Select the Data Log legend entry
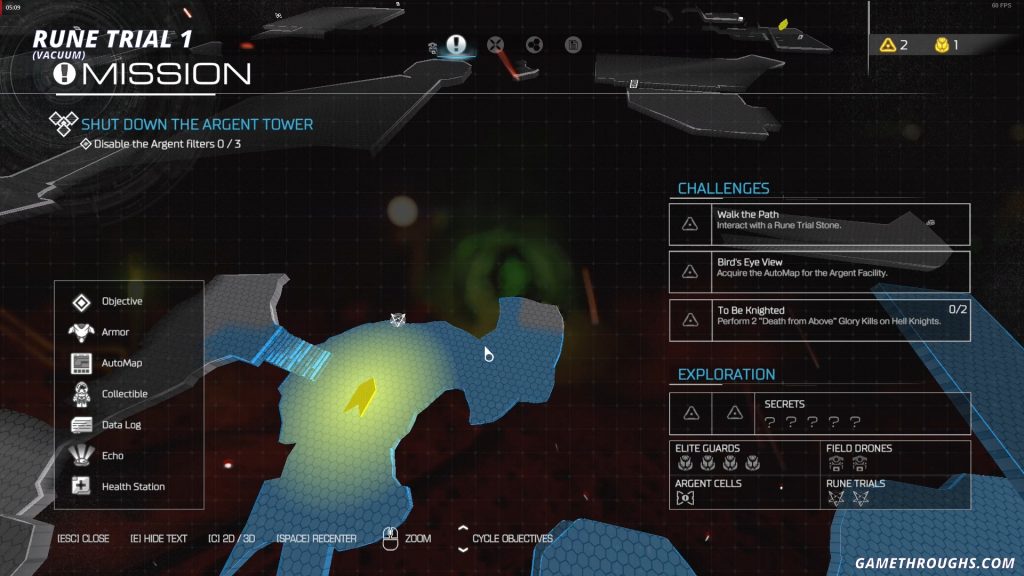 120,425
